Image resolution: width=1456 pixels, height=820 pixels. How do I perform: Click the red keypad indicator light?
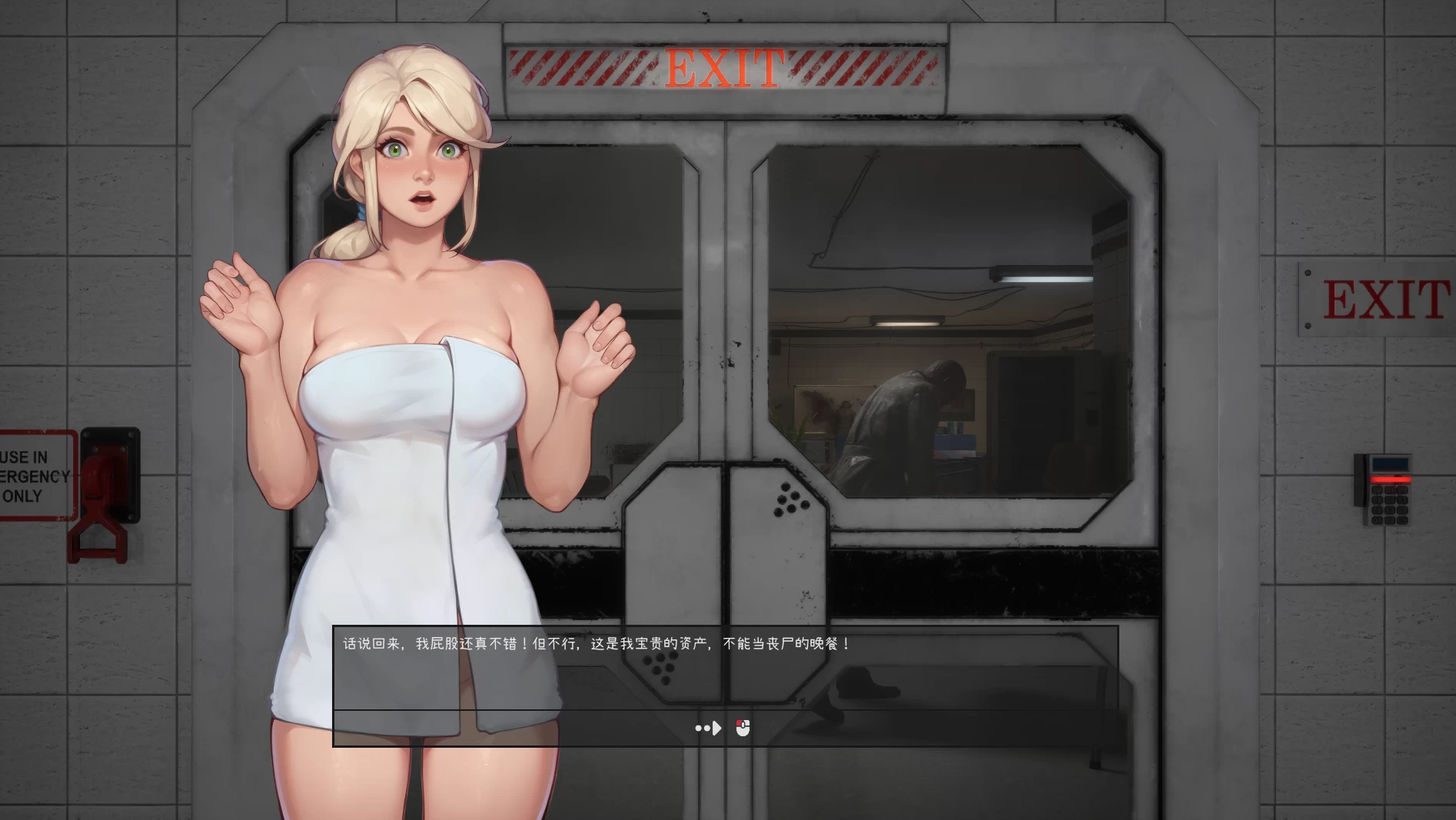coord(1391,480)
